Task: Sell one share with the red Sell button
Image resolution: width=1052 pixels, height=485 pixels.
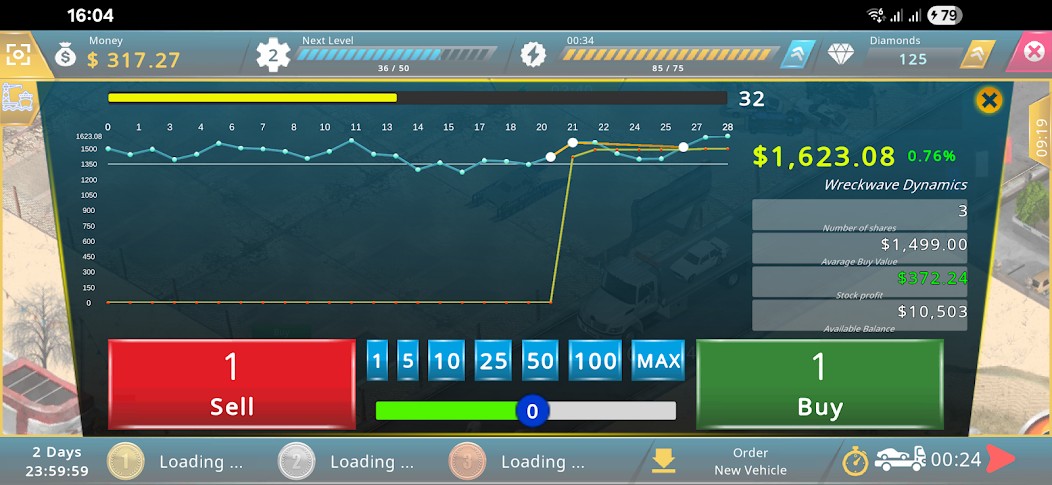Action: point(232,384)
